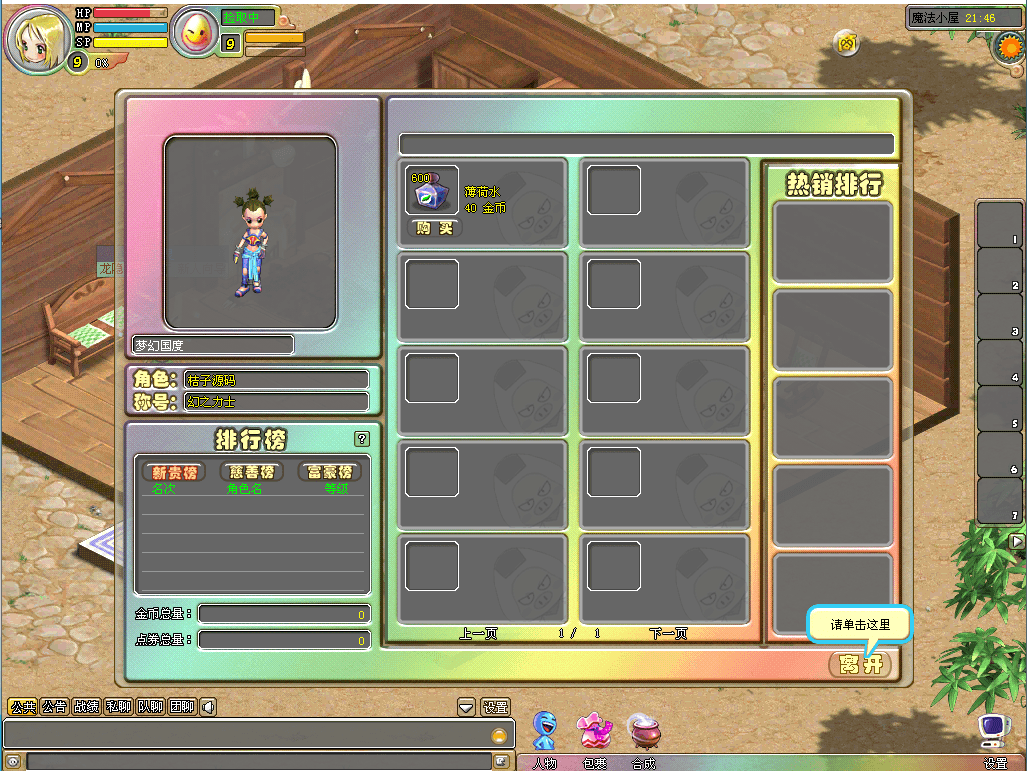The height and width of the screenshot is (771, 1027).
Task: Select the 团聊 chat channel tab
Action: tap(181, 707)
